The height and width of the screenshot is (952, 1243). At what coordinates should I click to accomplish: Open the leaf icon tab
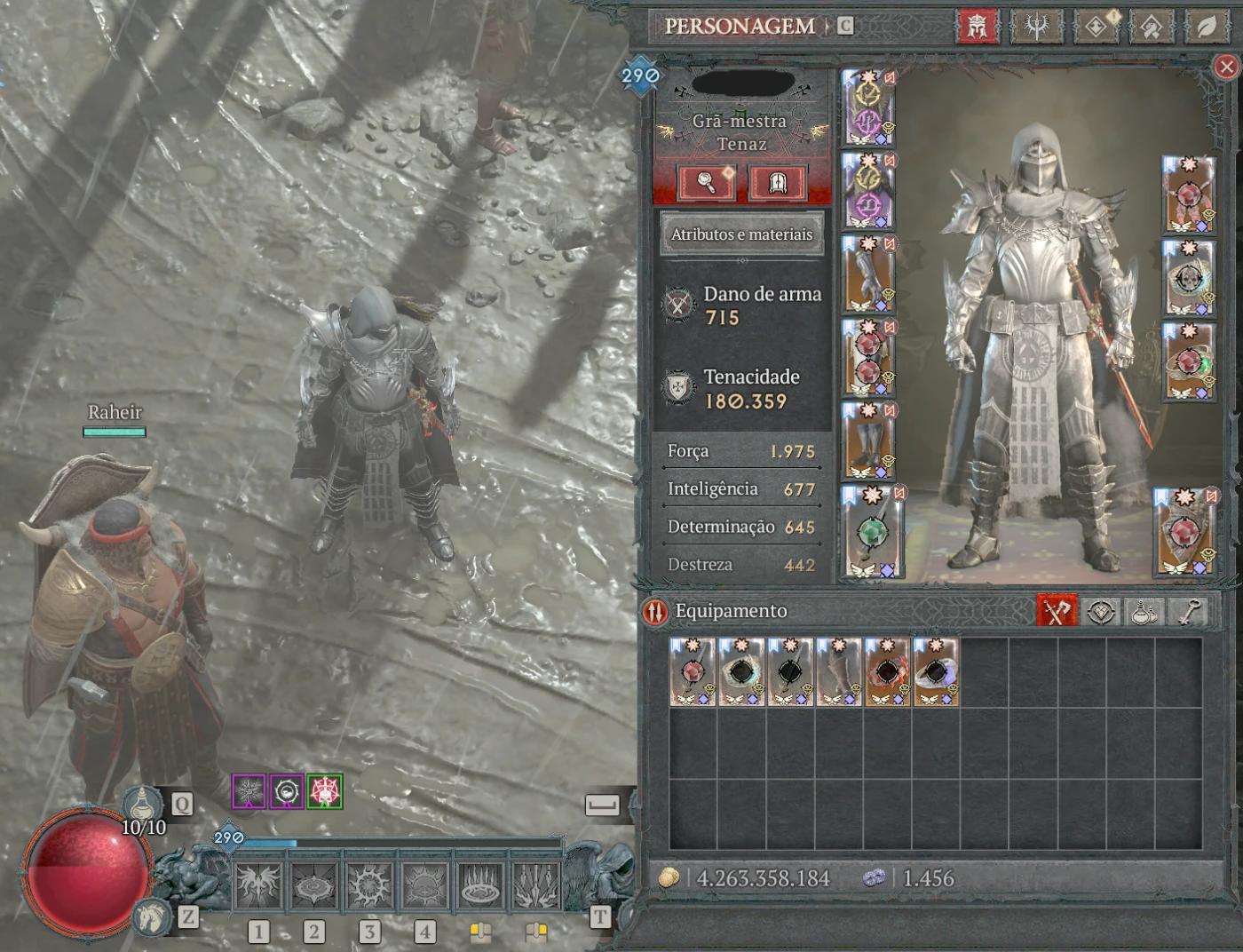point(1206,27)
